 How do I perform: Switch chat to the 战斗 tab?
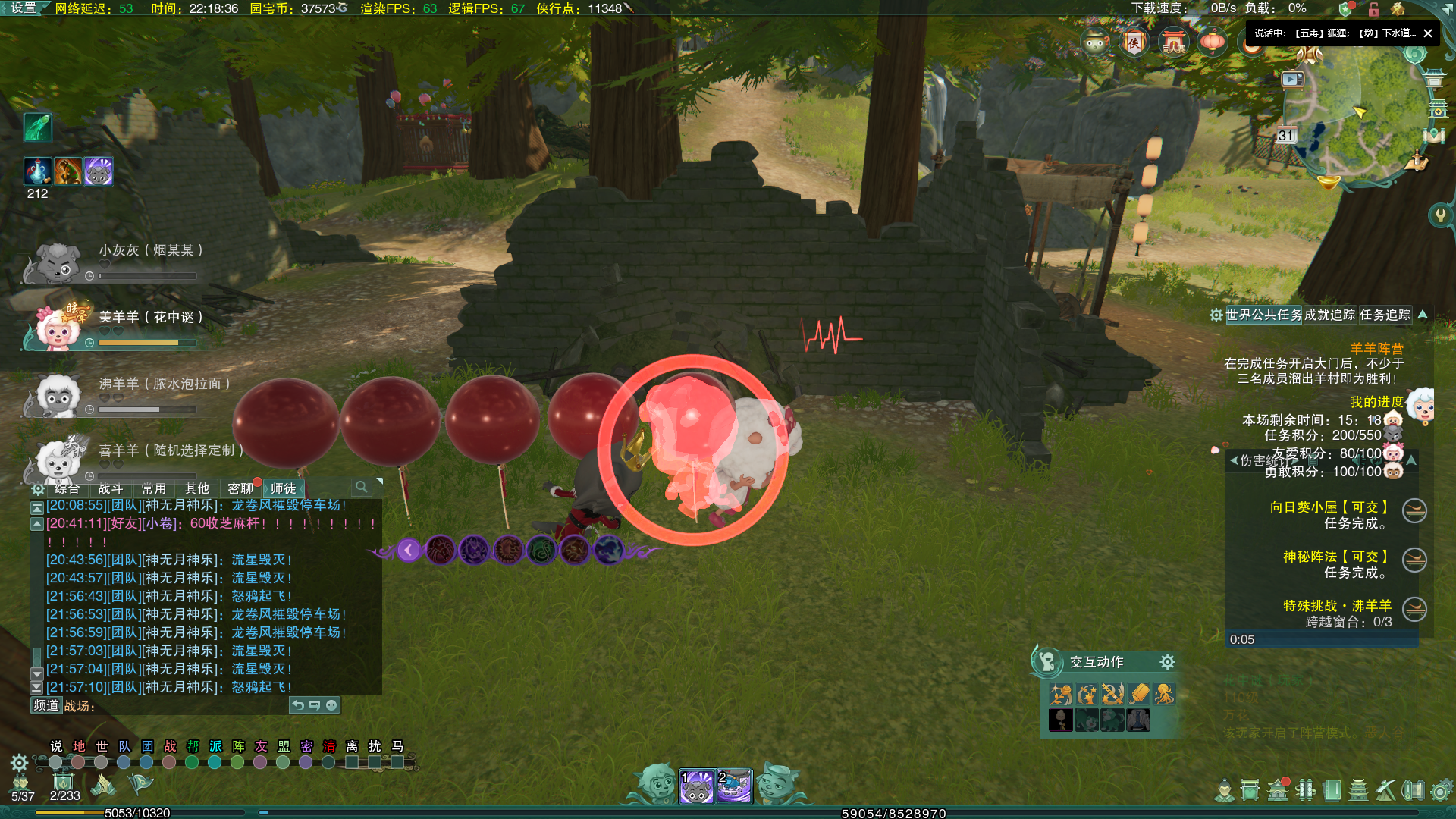(x=111, y=489)
